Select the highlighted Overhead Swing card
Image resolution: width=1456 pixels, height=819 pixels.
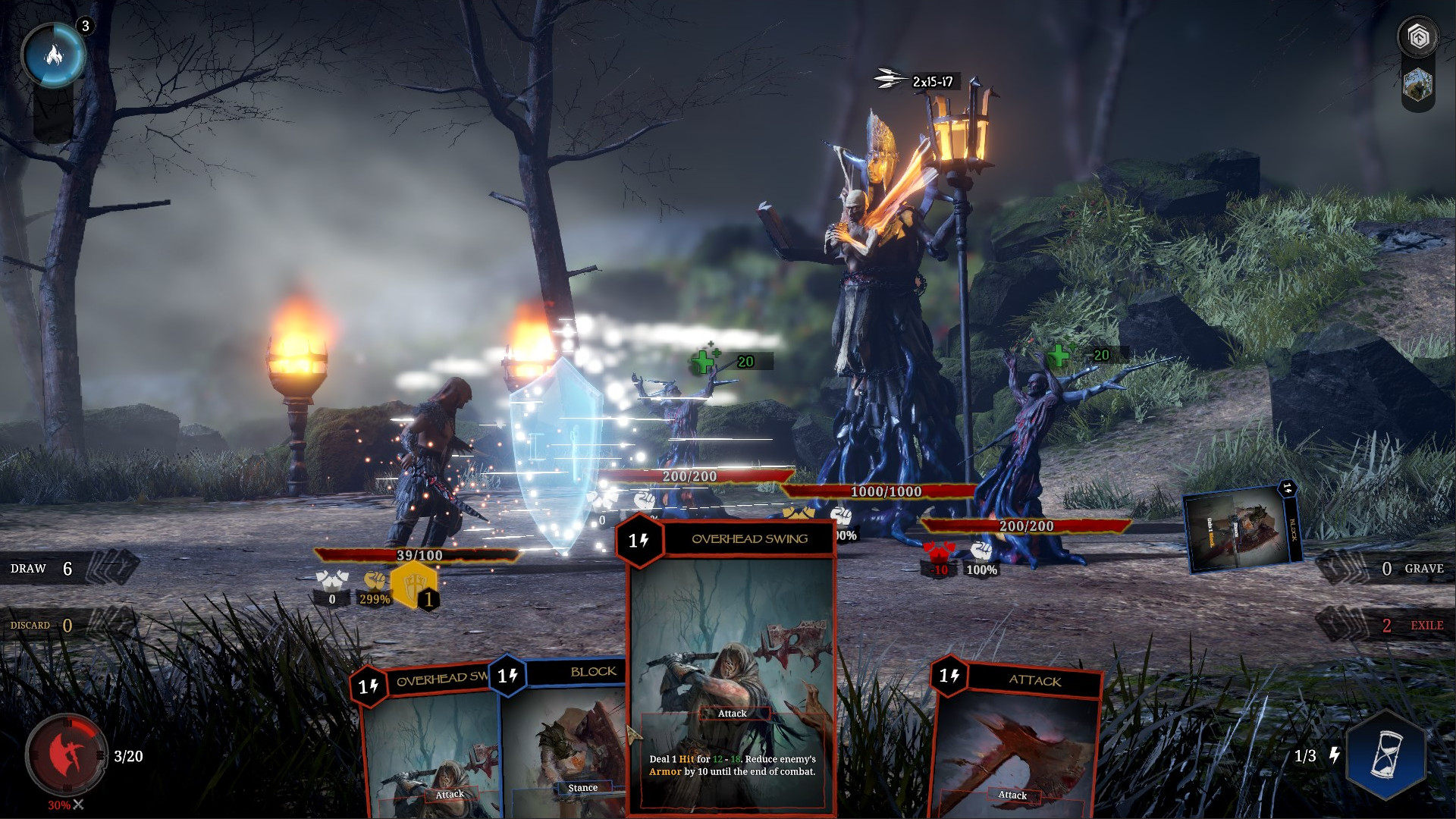(x=732, y=667)
